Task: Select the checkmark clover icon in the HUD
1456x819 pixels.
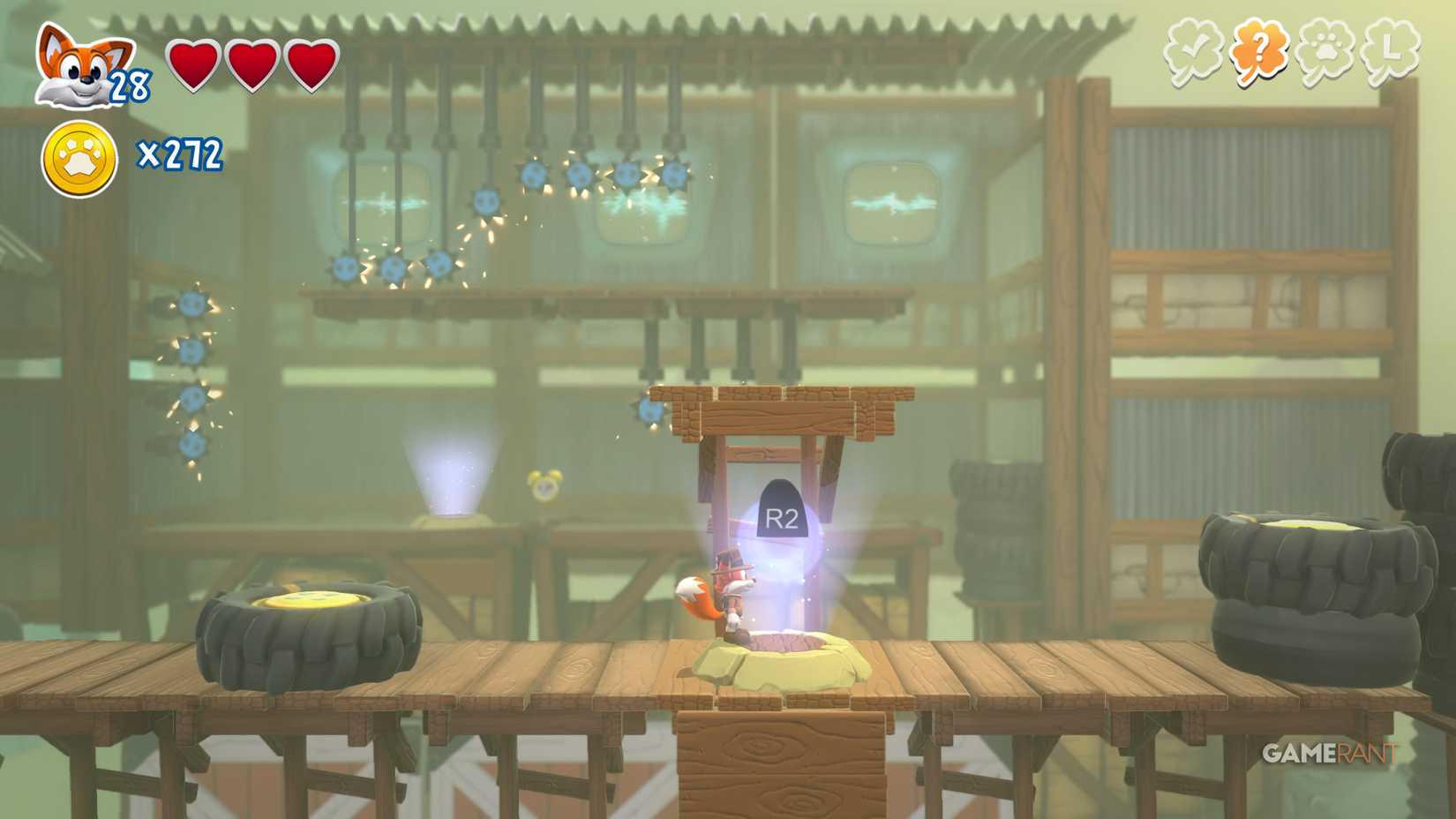Action: 1191,53
